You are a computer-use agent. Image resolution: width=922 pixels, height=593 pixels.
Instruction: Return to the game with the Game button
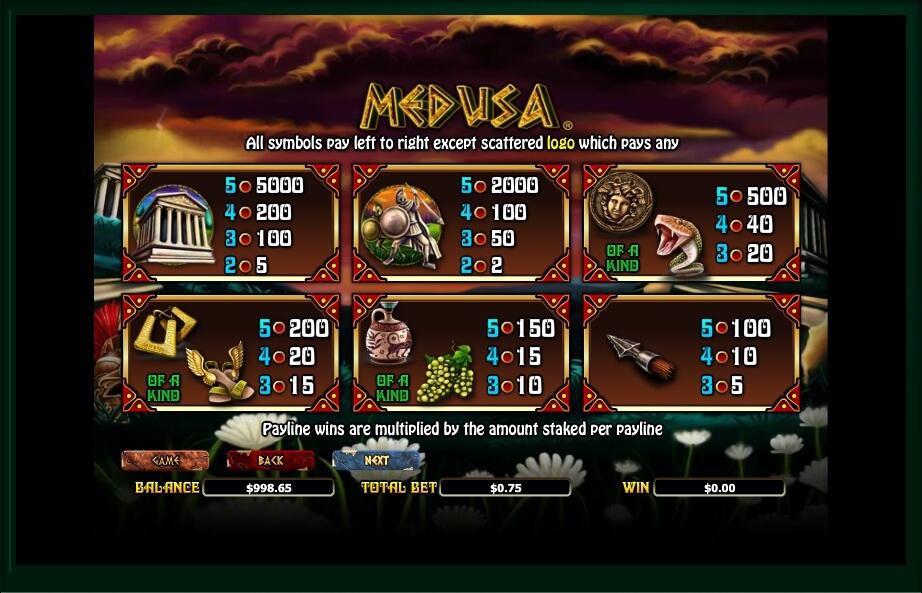click(165, 461)
